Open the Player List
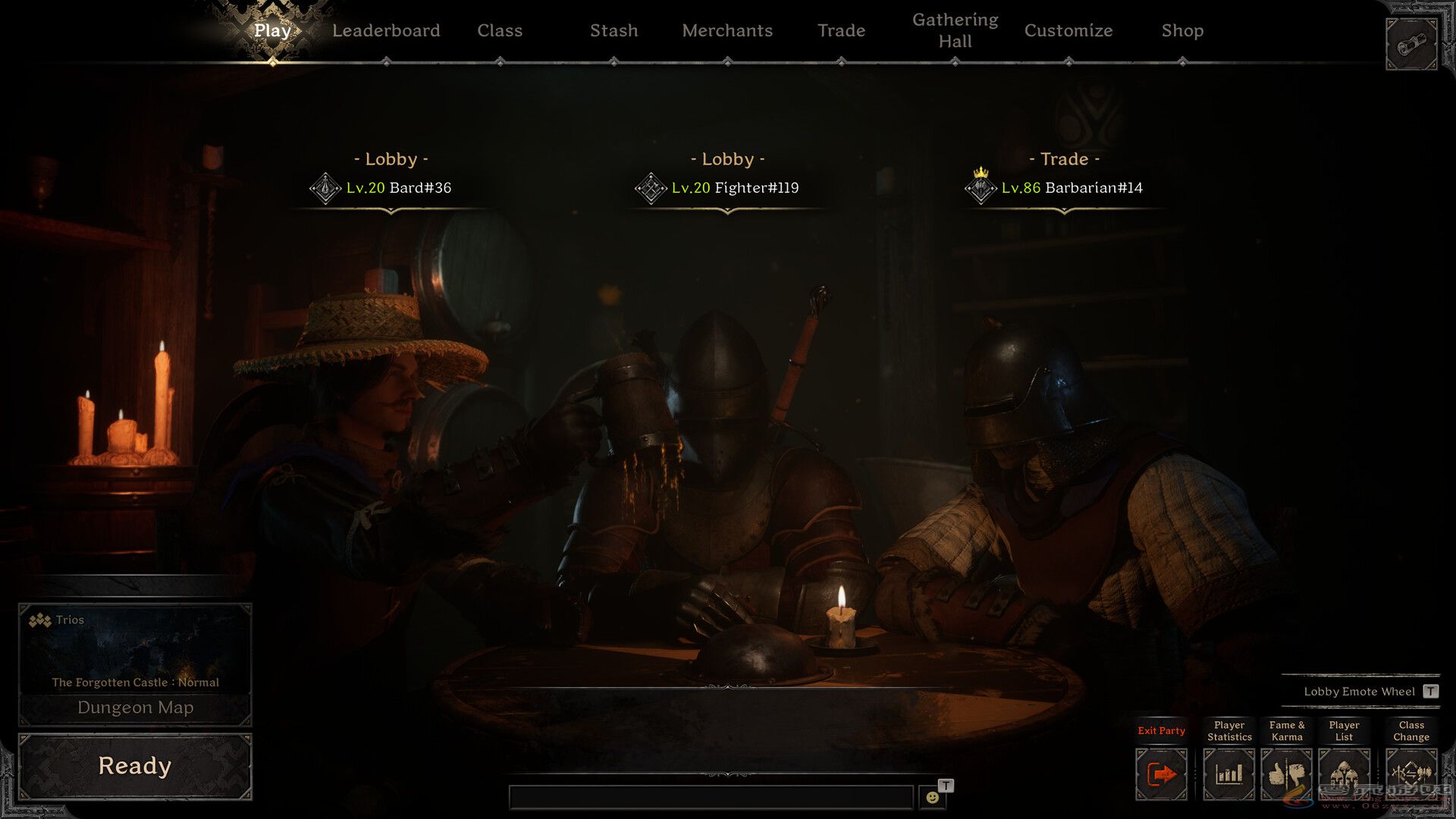Viewport: 1456px width, 819px height. click(x=1344, y=774)
